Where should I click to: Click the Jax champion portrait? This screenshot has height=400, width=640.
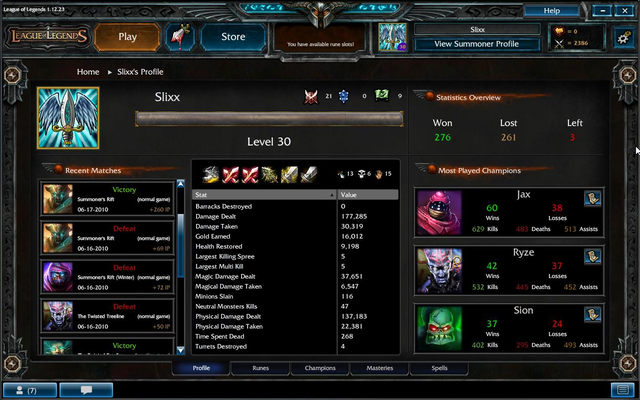pos(438,213)
